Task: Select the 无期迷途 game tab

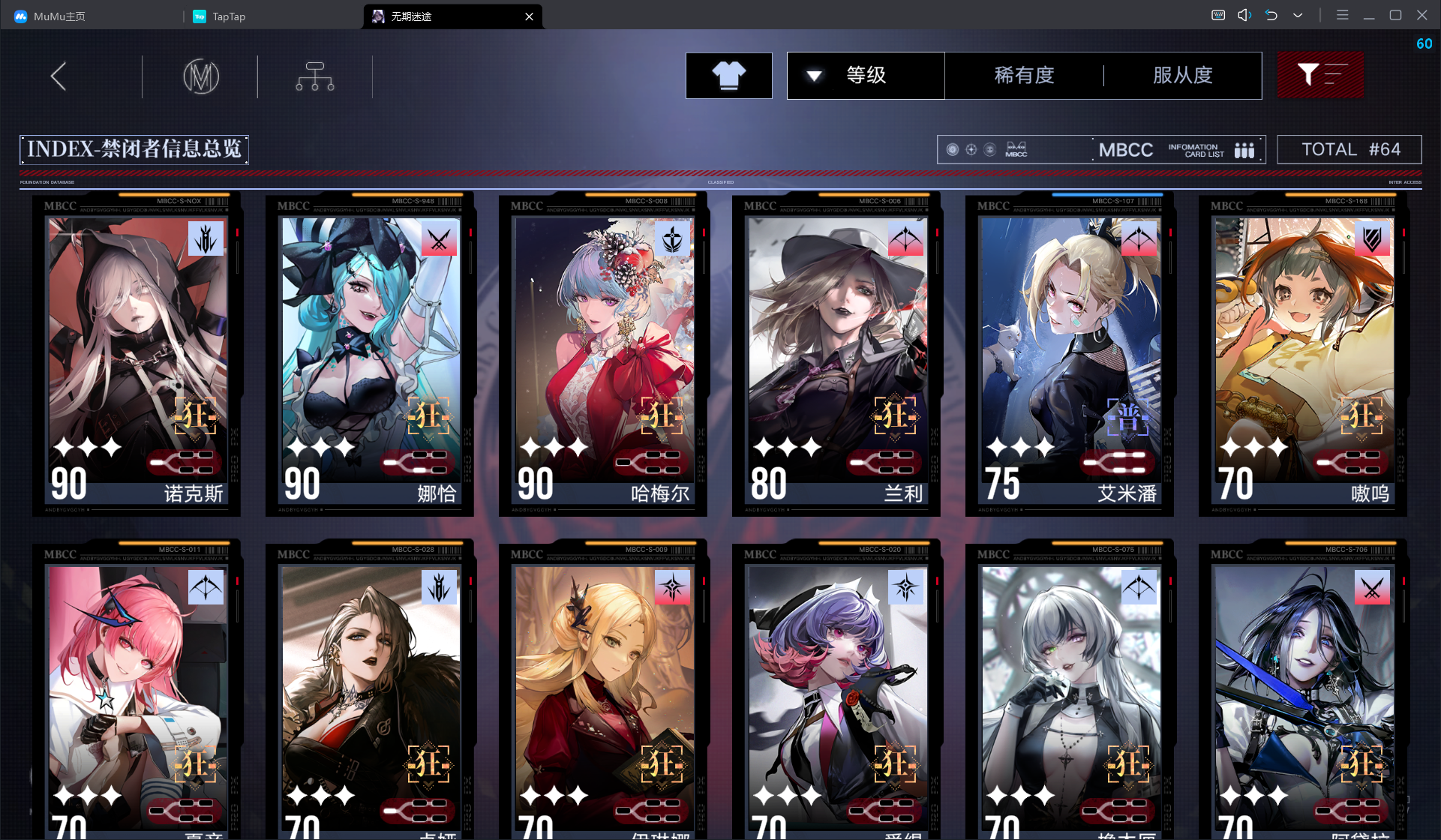Action: click(x=450, y=16)
